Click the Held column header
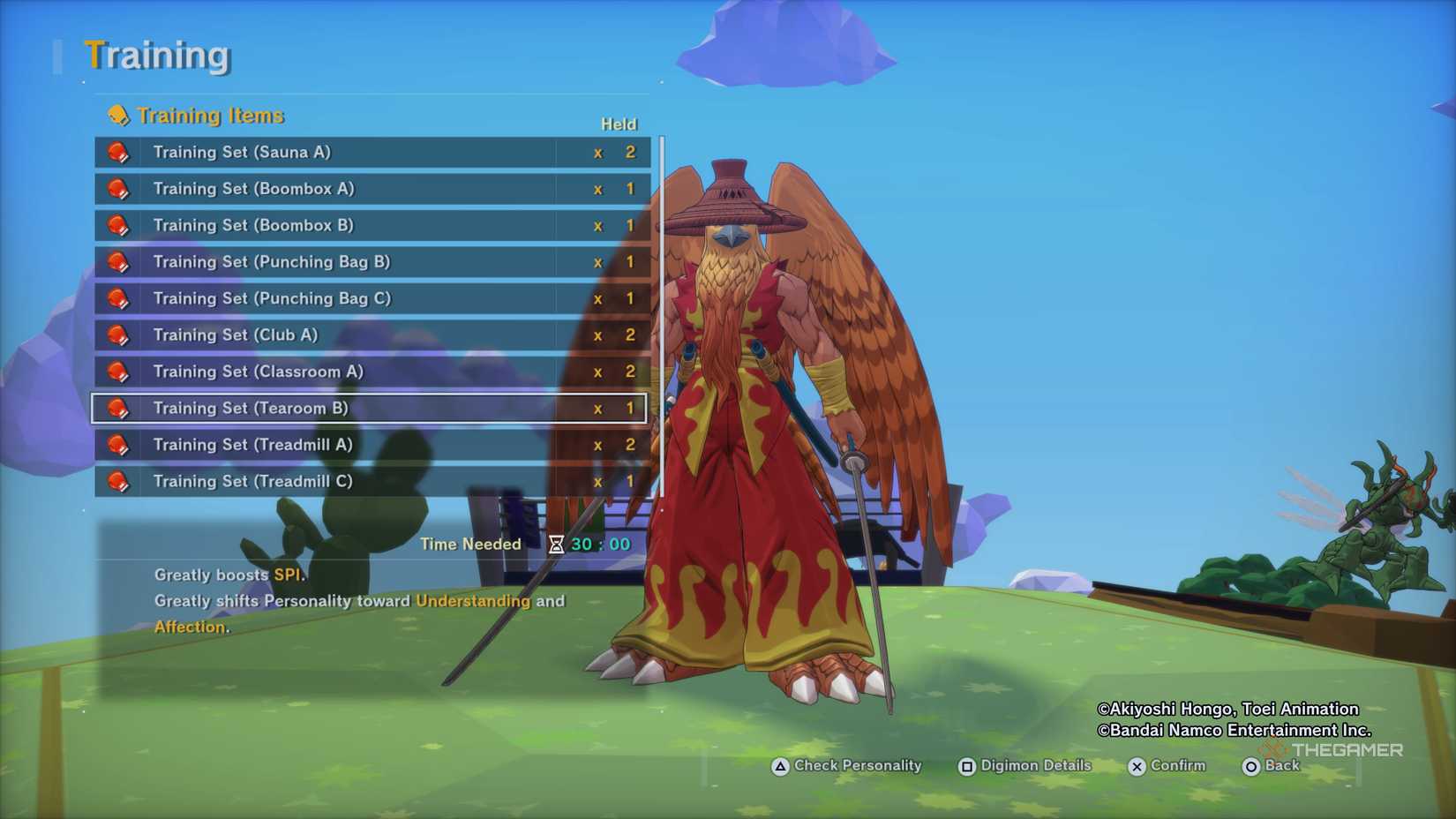Viewport: 1456px width, 819px height. tap(620, 124)
